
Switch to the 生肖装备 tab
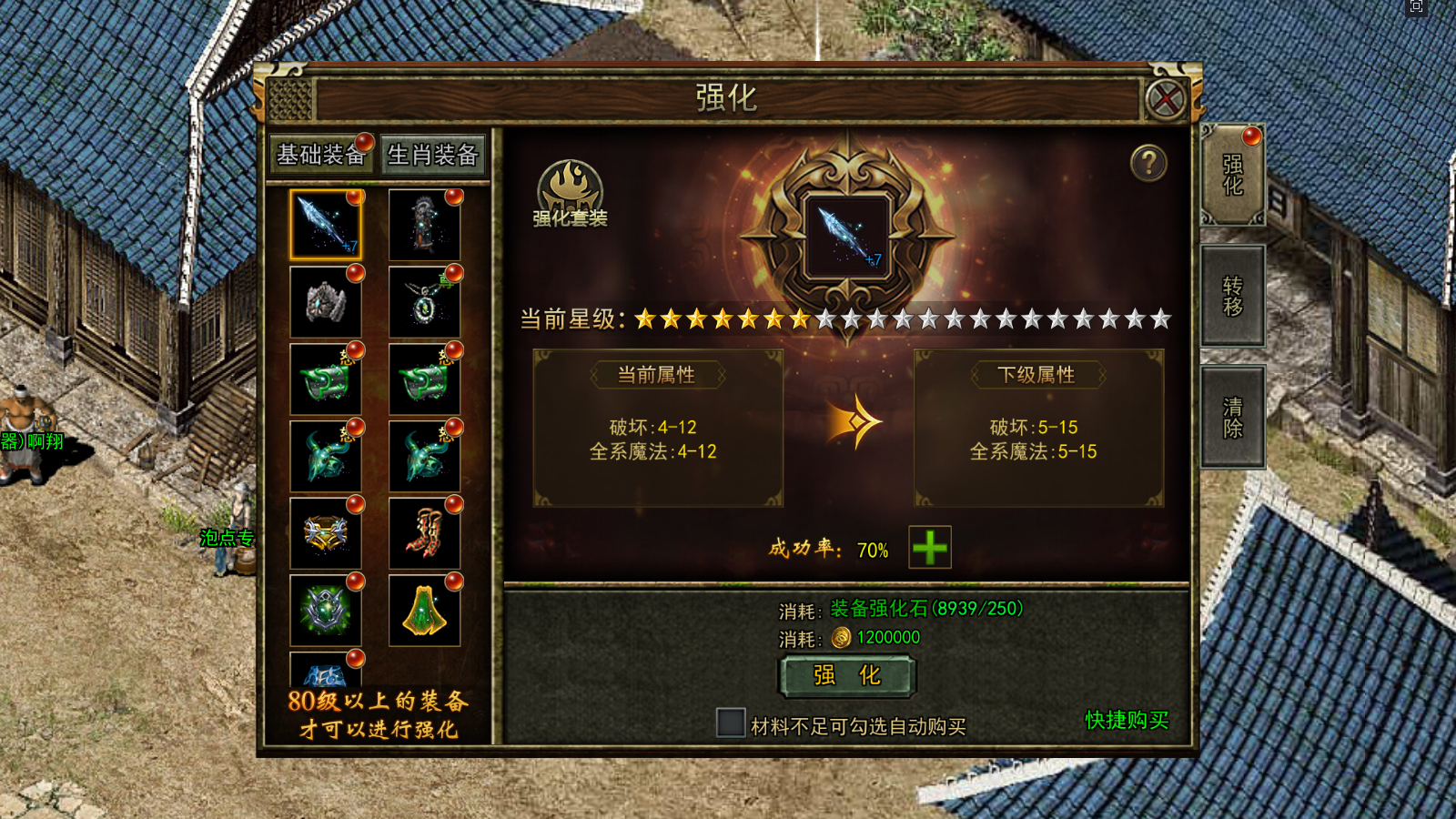pyautogui.click(x=432, y=155)
